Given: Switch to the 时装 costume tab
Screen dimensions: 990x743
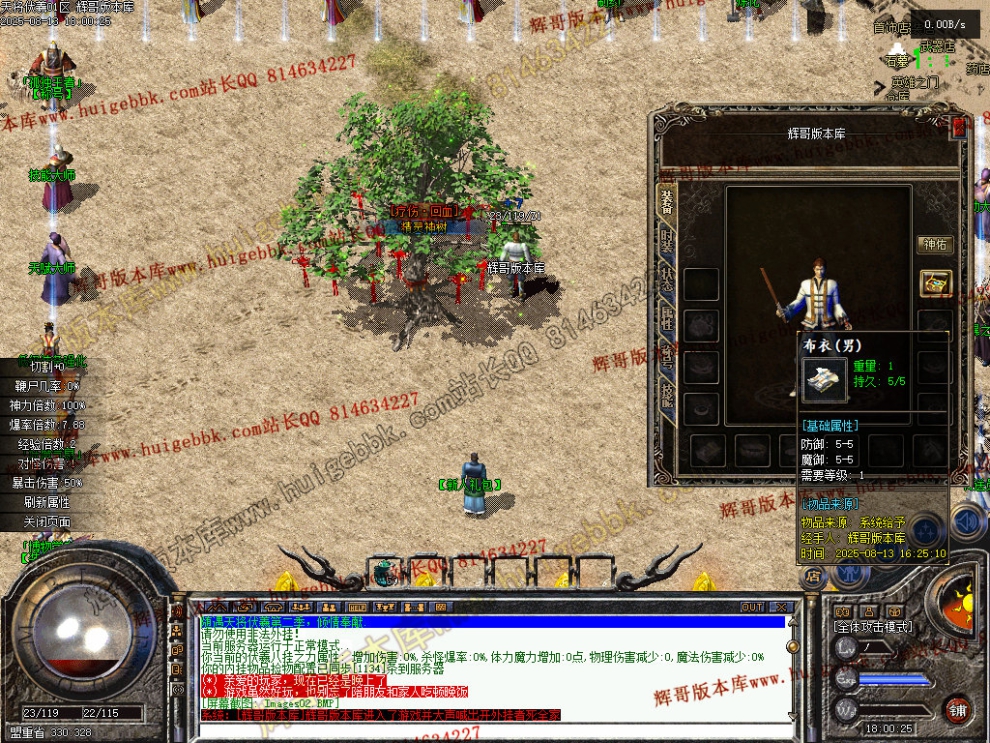Looking at the screenshot, I should (667, 243).
